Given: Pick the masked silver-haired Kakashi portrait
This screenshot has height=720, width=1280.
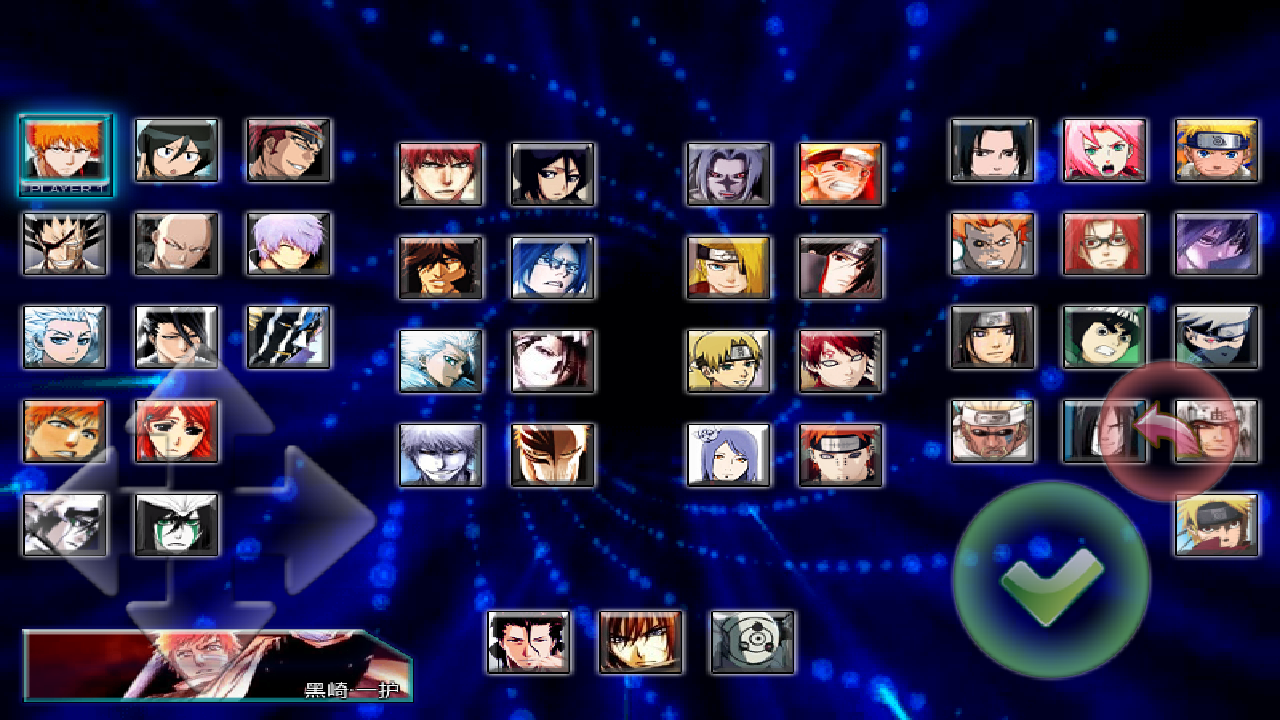Looking at the screenshot, I should click(x=1216, y=337).
